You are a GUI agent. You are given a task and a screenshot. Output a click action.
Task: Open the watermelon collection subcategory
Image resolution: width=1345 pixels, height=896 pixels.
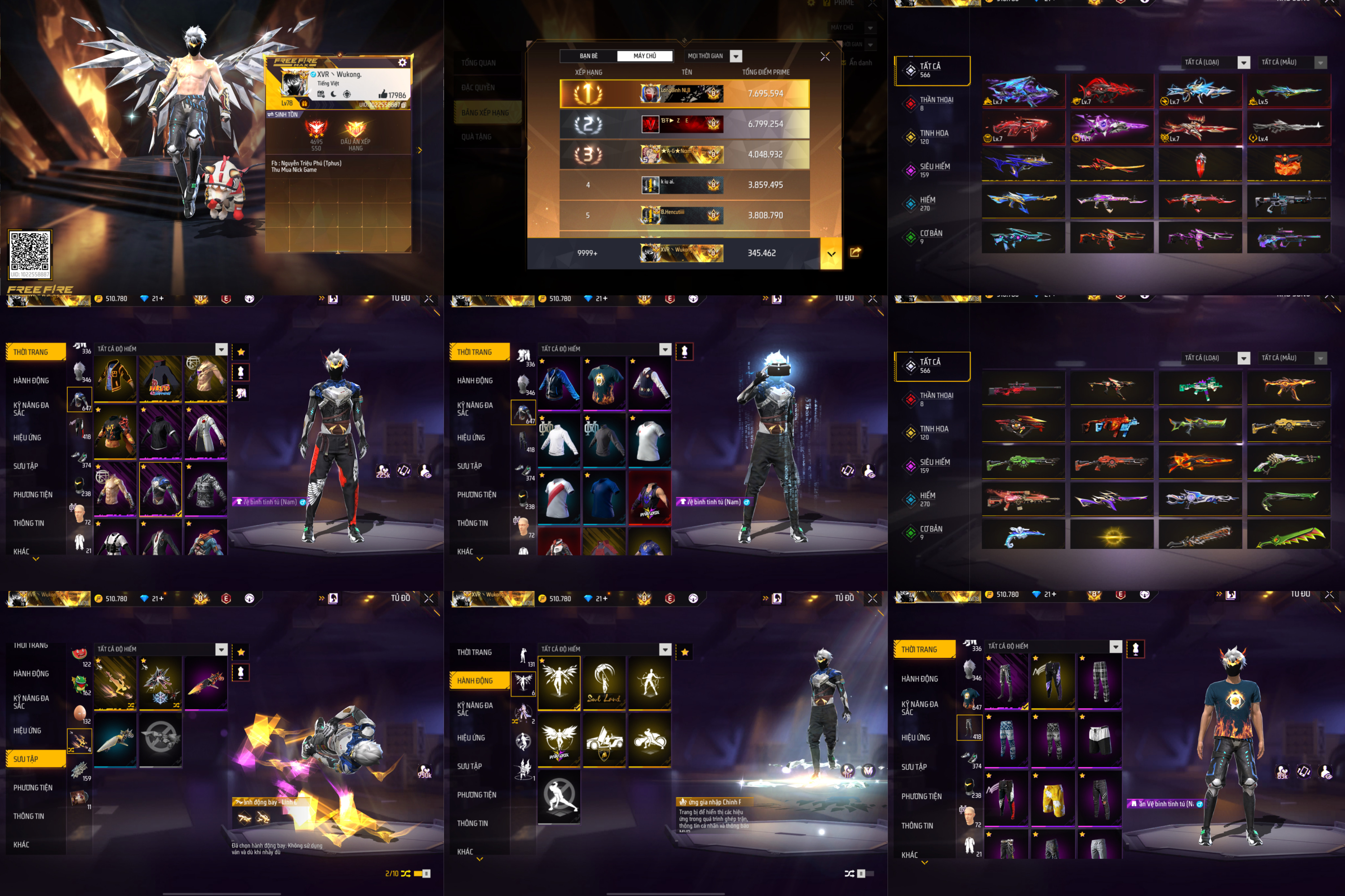coord(79,654)
